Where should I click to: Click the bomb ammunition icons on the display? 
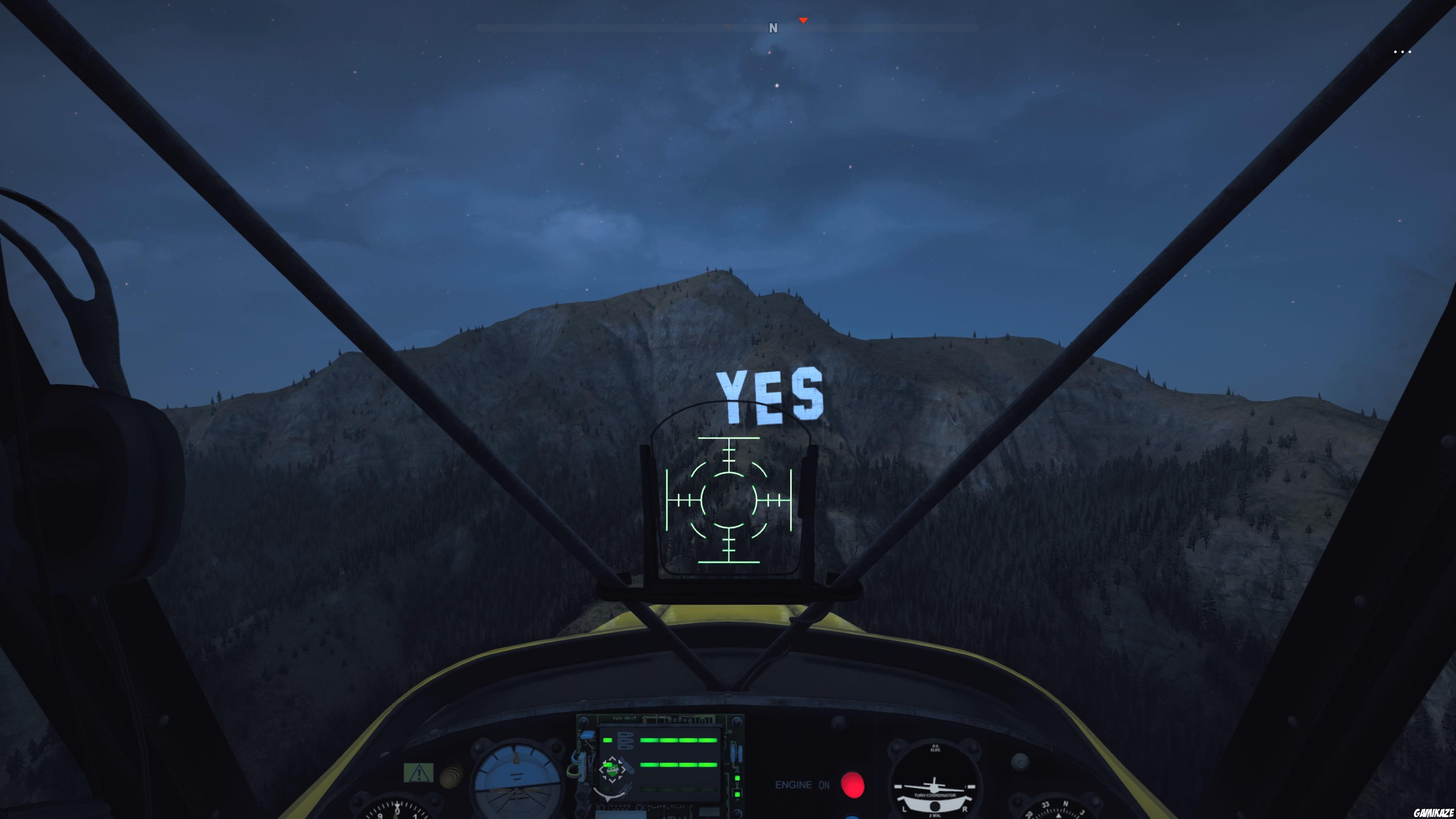[x=625, y=741]
